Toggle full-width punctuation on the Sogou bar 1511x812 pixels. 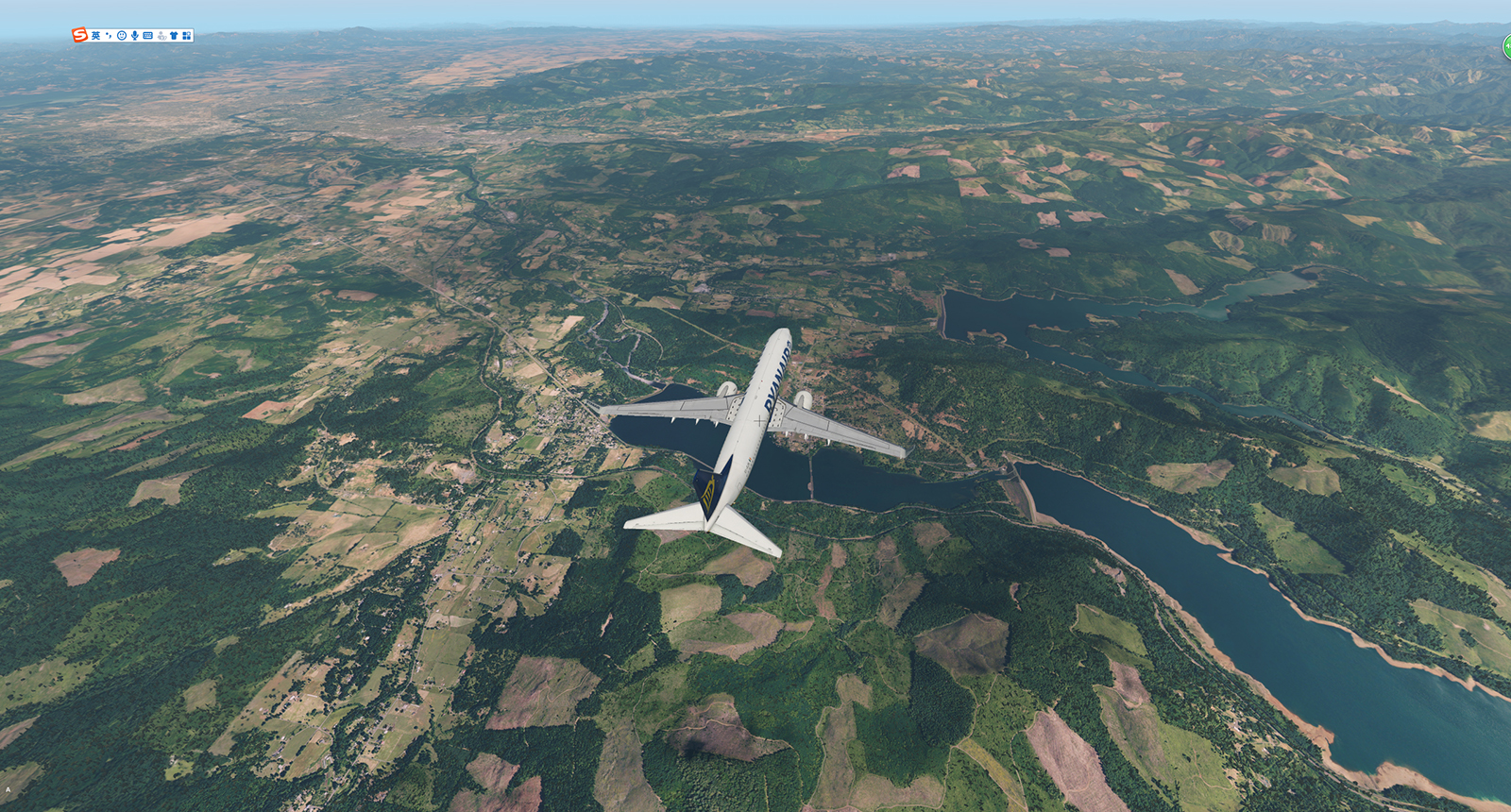click(x=109, y=35)
